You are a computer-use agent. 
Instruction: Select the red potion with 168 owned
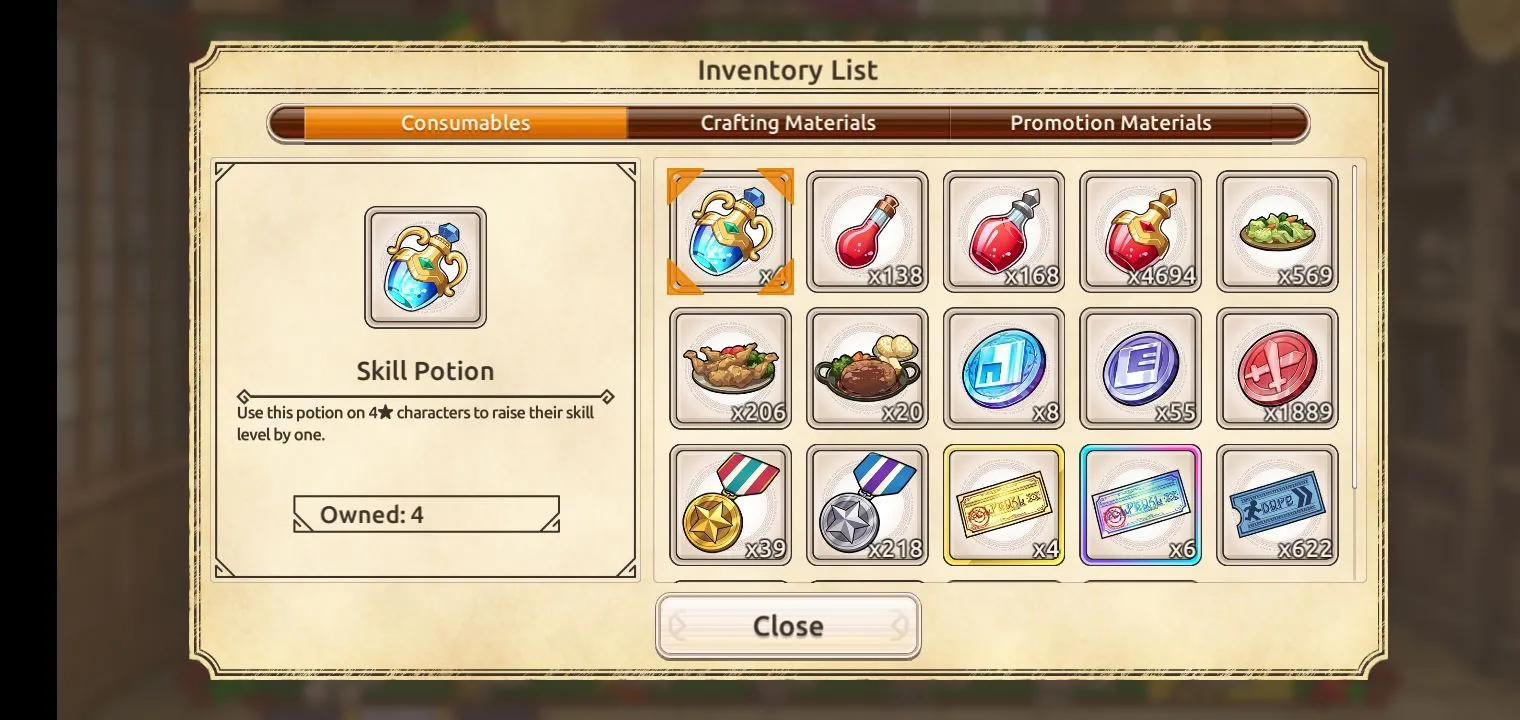[1004, 231]
